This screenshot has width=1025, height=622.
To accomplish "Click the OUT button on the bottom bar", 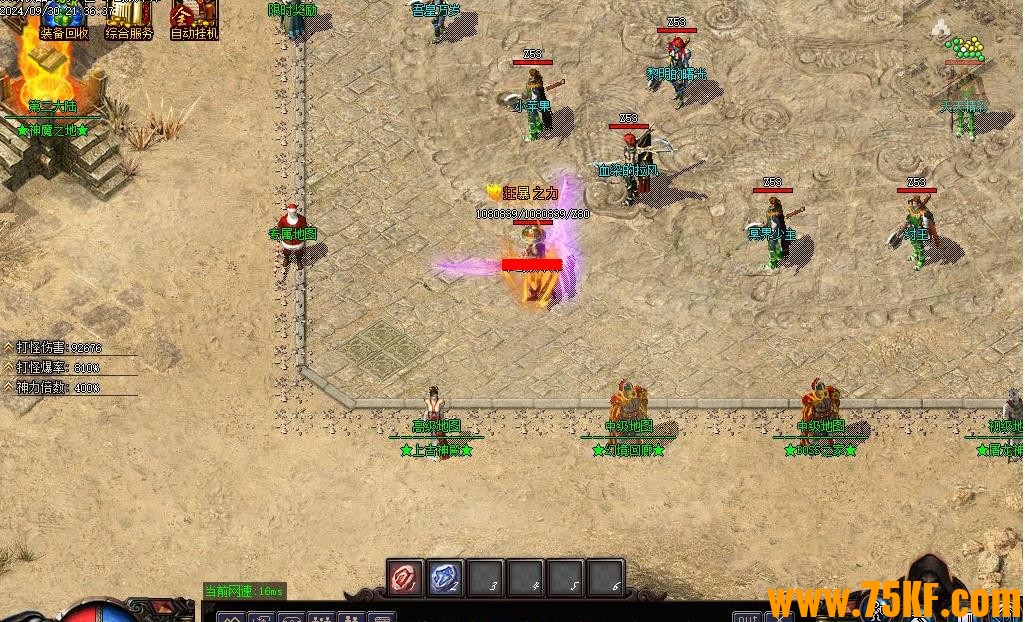I will [746, 616].
